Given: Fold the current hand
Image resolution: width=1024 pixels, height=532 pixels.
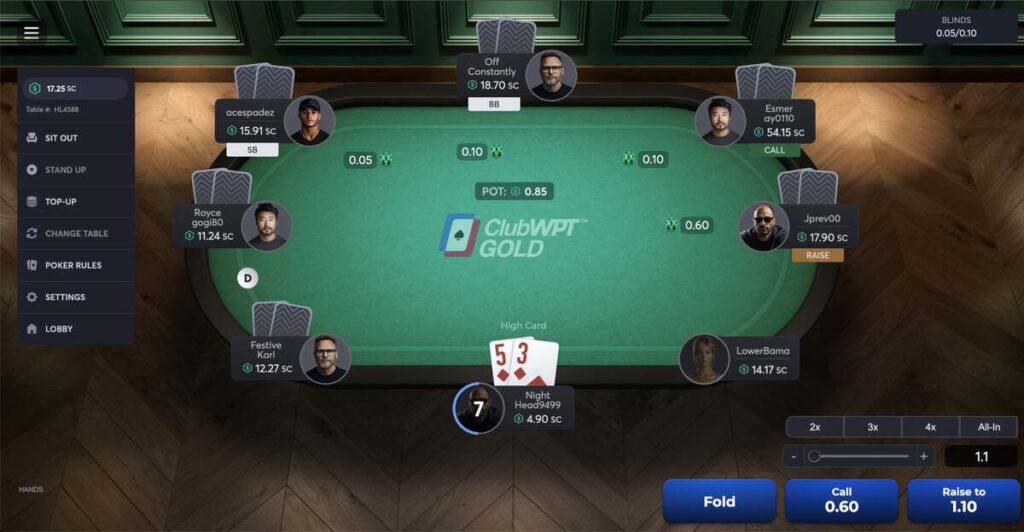Looking at the screenshot, I should tap(719, 501).
